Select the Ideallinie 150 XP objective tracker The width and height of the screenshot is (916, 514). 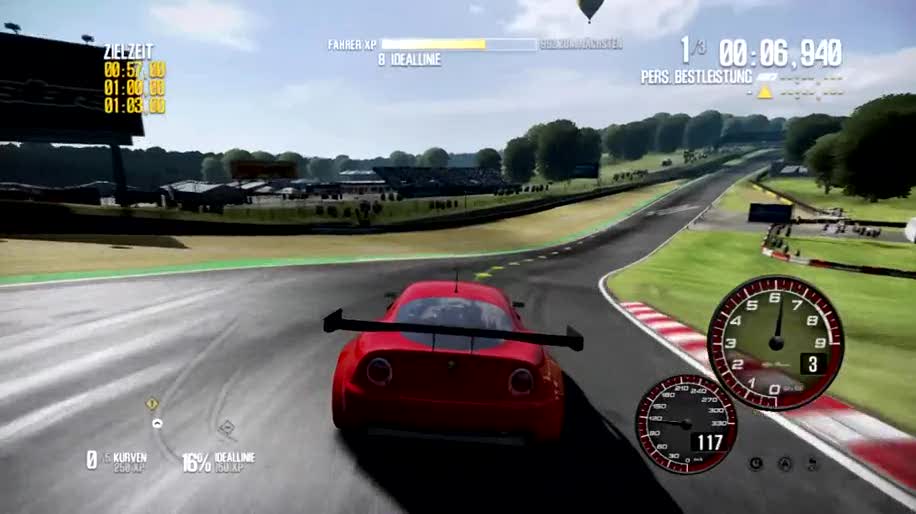[218, 460]
